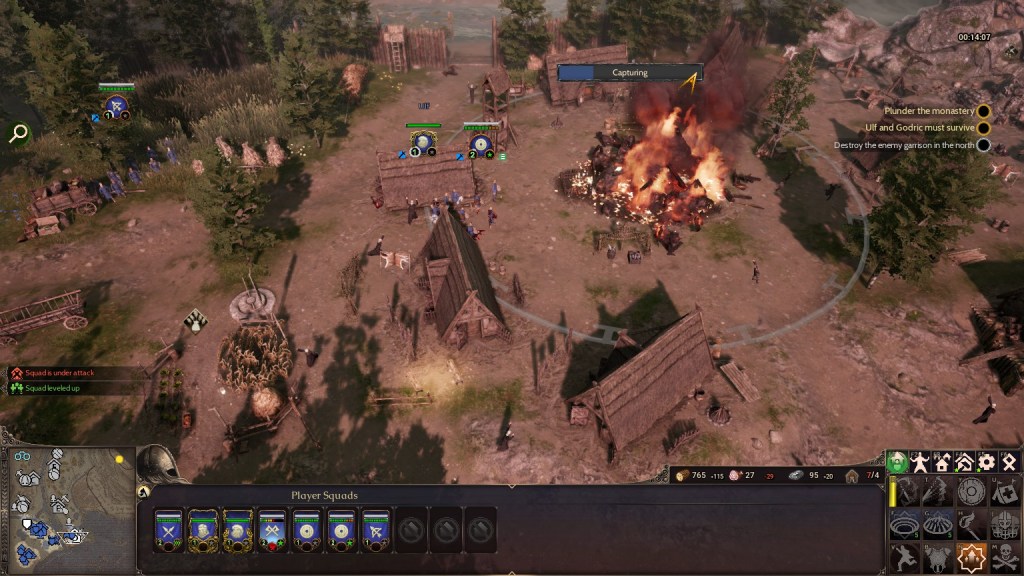The image size is (1024, 576).
Task: Open the F2 villager figure tab
Action: (920, 462)
